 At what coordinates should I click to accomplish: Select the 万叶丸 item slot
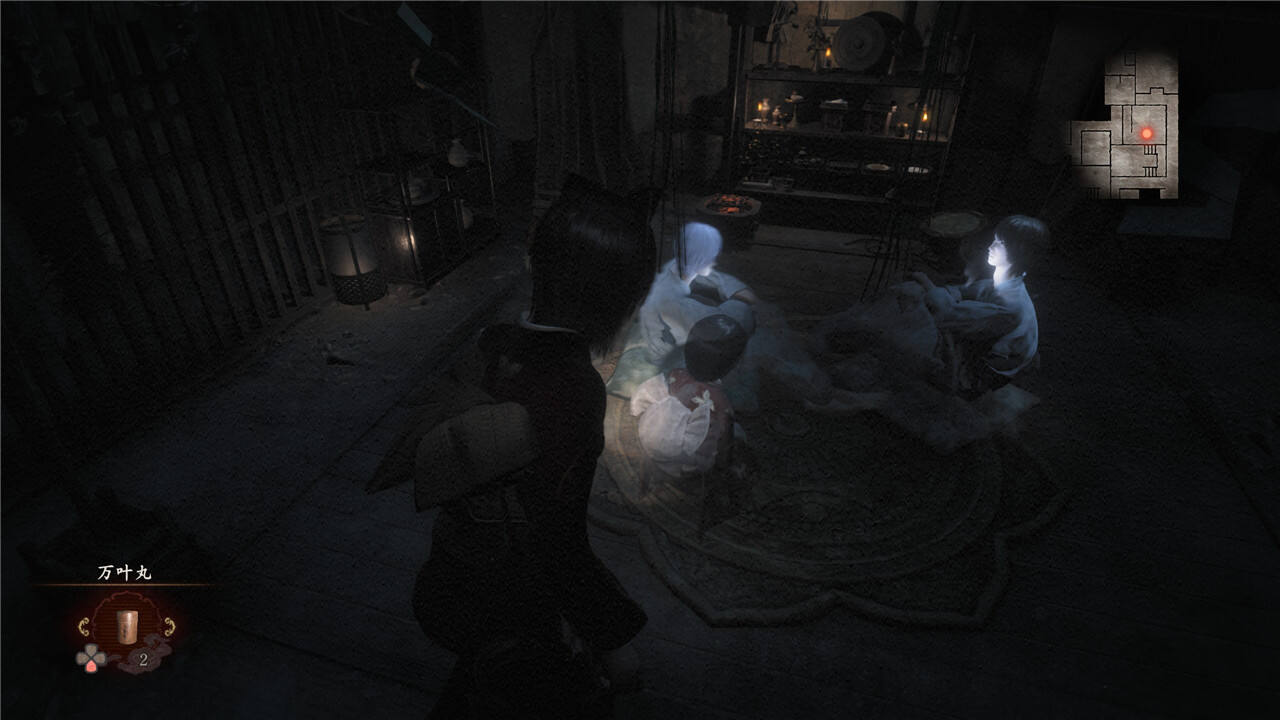pos(127,628)
